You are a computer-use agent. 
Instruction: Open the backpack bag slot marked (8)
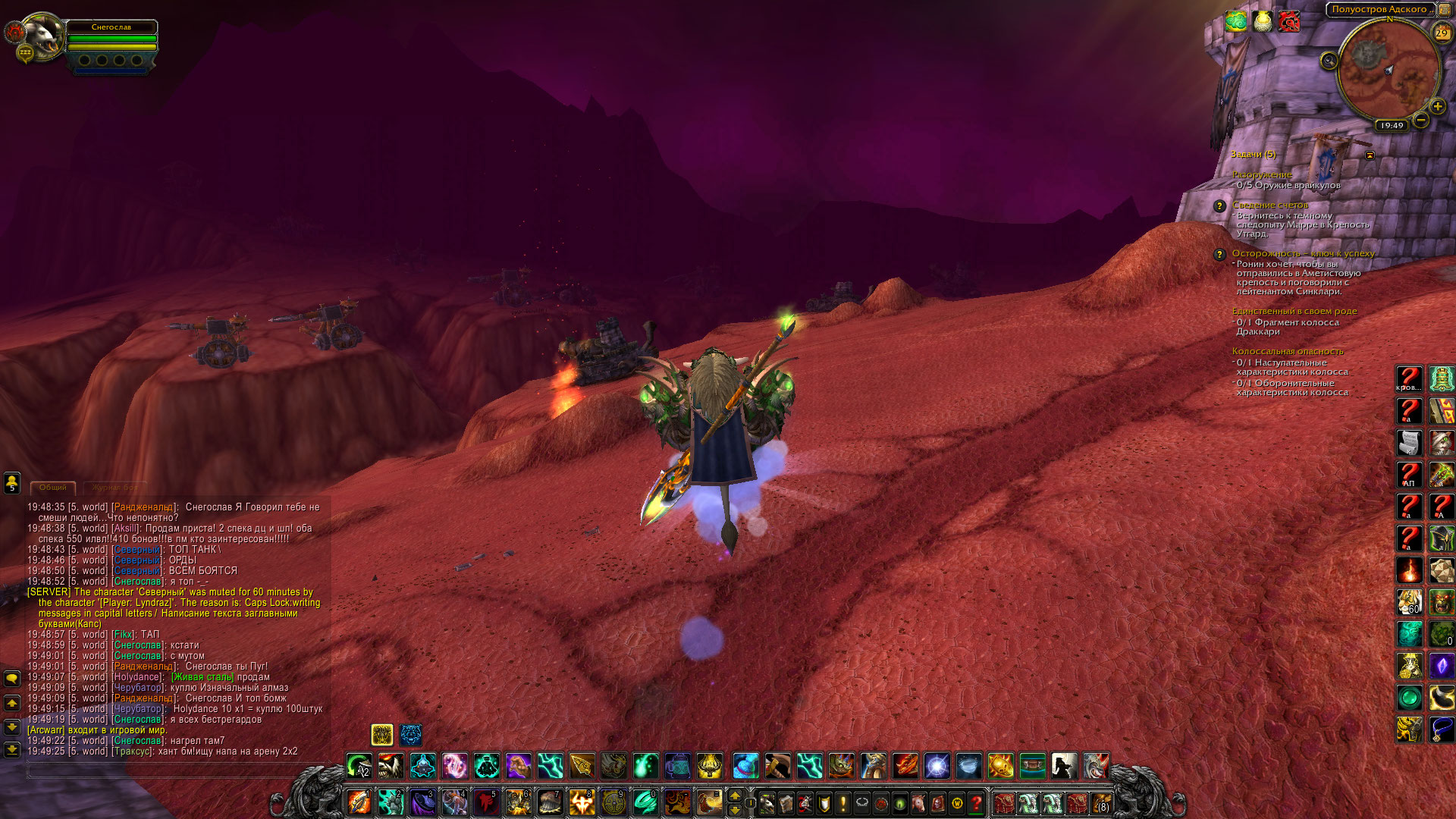[x=1101, y=802]
